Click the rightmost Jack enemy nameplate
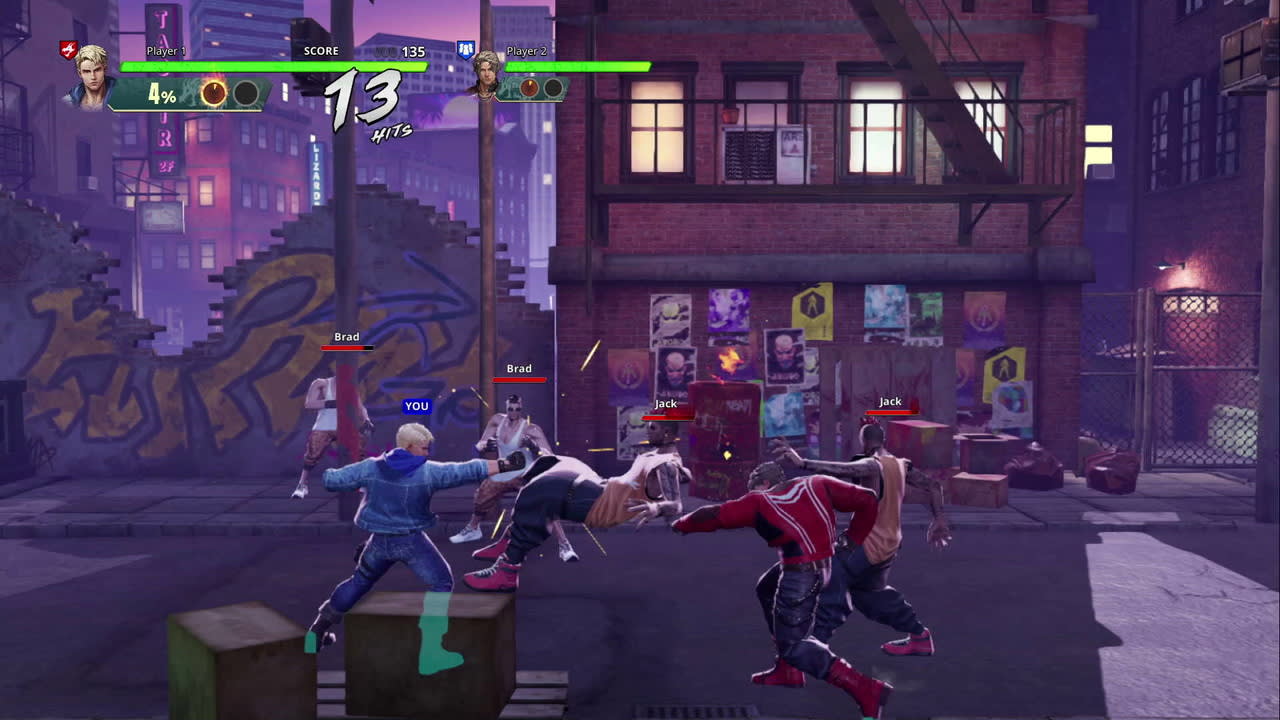This screenshot has width=1280, height=720. point(889,401)
